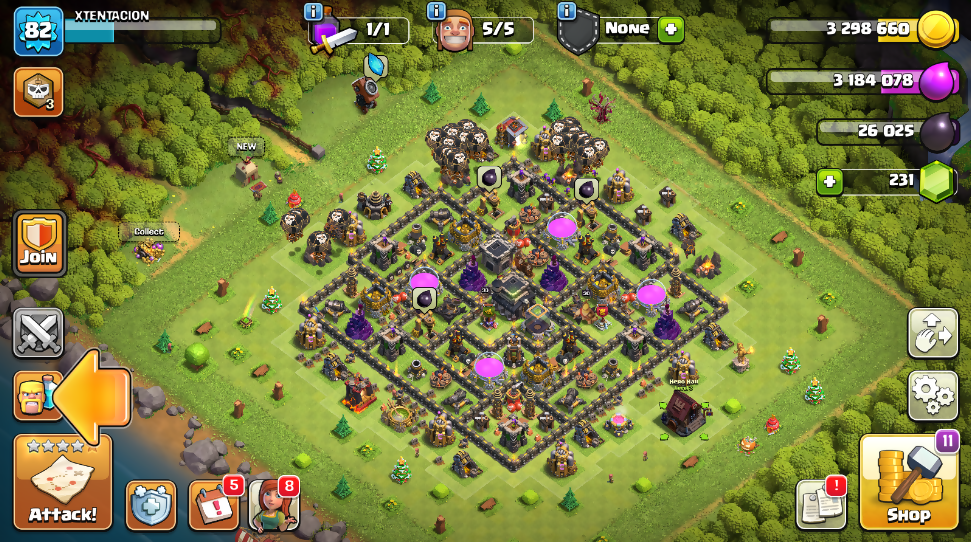Add a shield with green plus
The image size is (971, 542).
(x=671, y=29)
